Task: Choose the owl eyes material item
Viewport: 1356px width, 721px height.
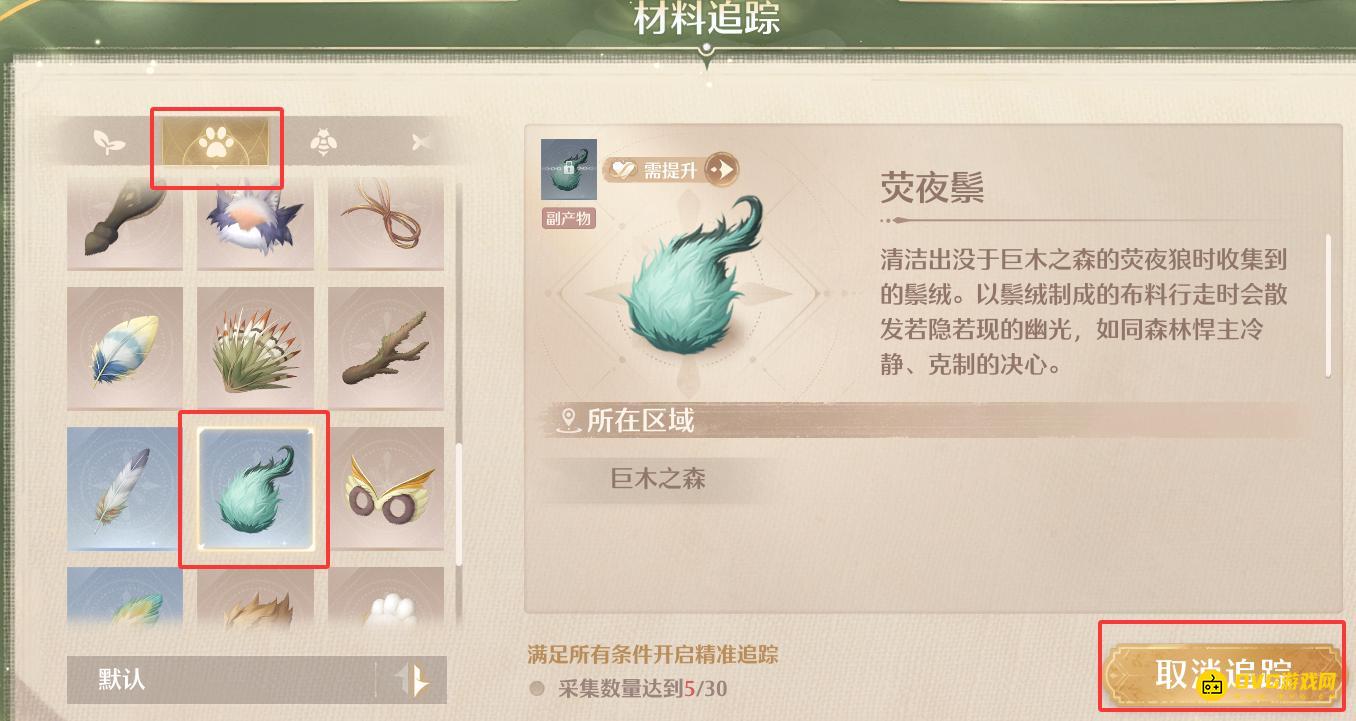Action: [386, 489]
